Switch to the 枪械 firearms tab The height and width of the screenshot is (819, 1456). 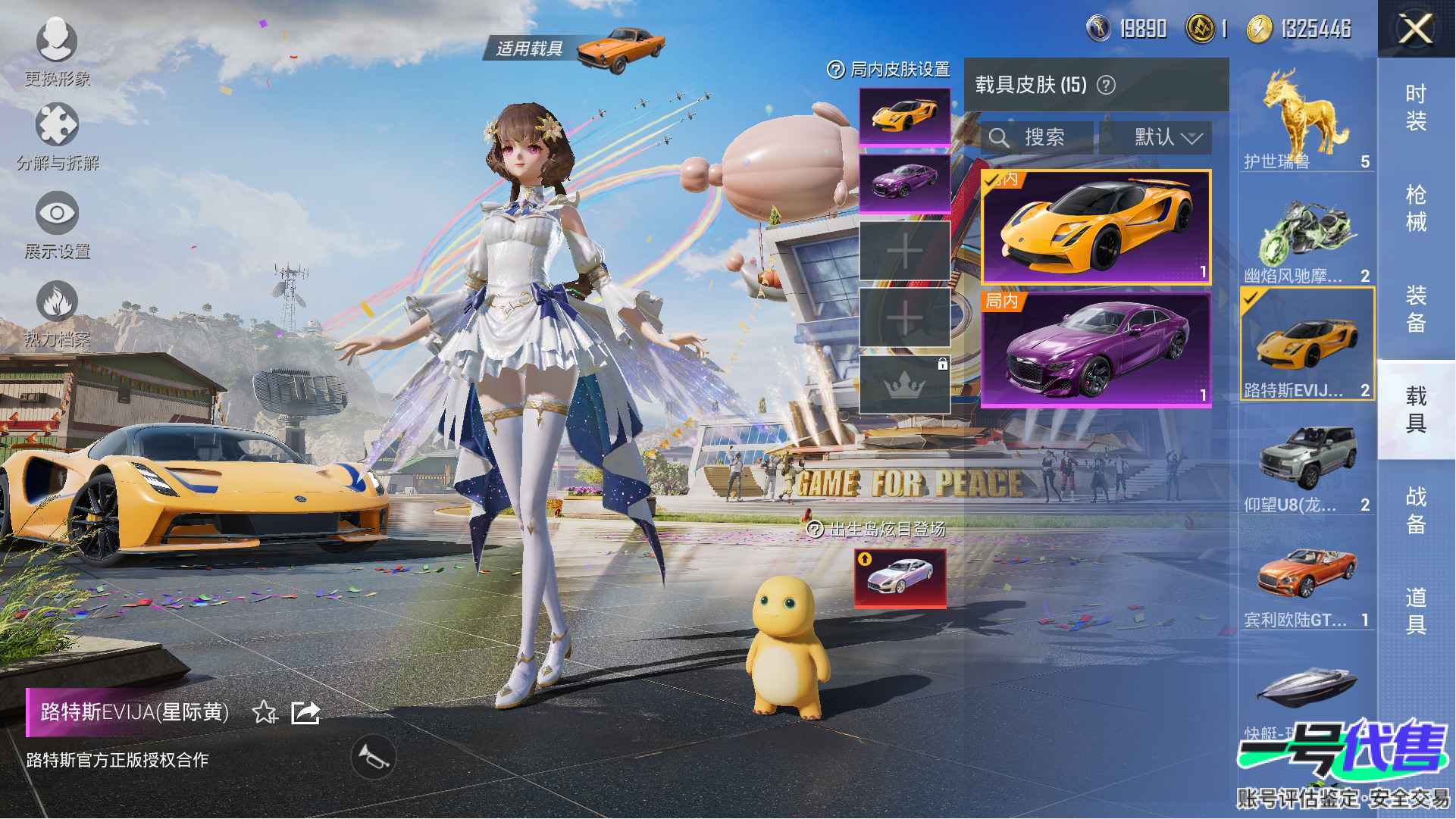coord(1415,208)
